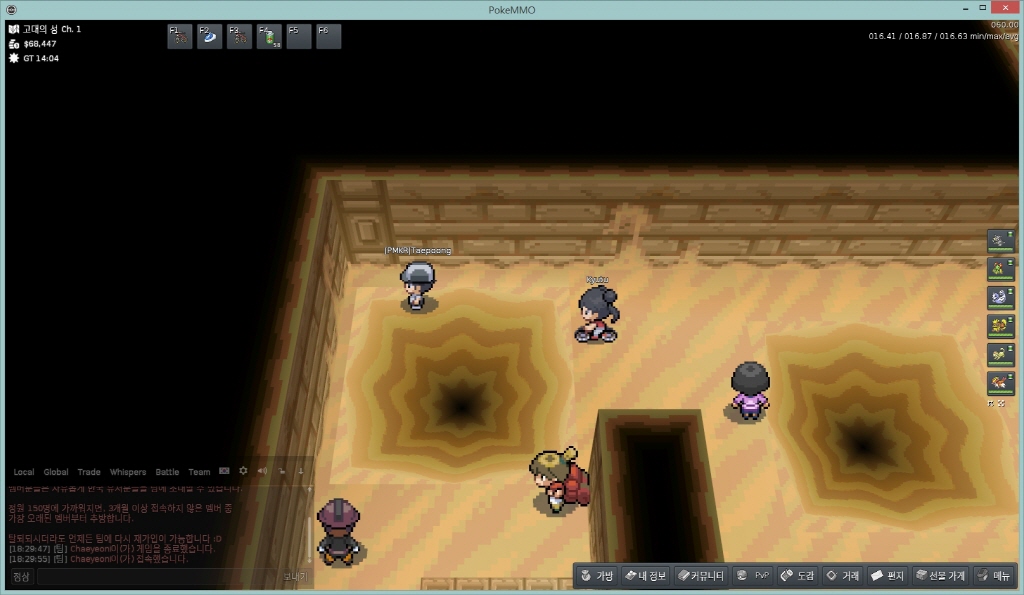Screen dimensions: 1024x595
Task: Switch to the Battle chat tab
Action: [x=167, y=472]
